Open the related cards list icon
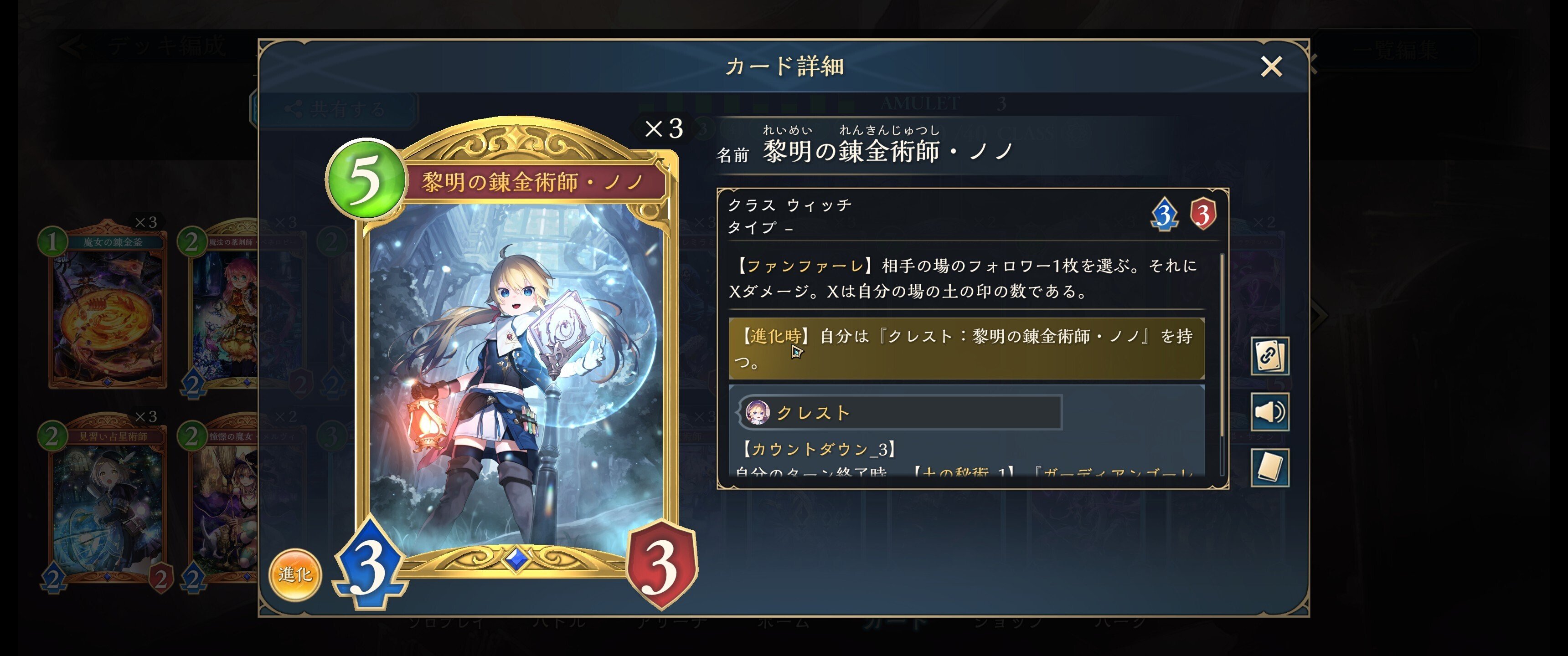 (x=1271, y=356)
